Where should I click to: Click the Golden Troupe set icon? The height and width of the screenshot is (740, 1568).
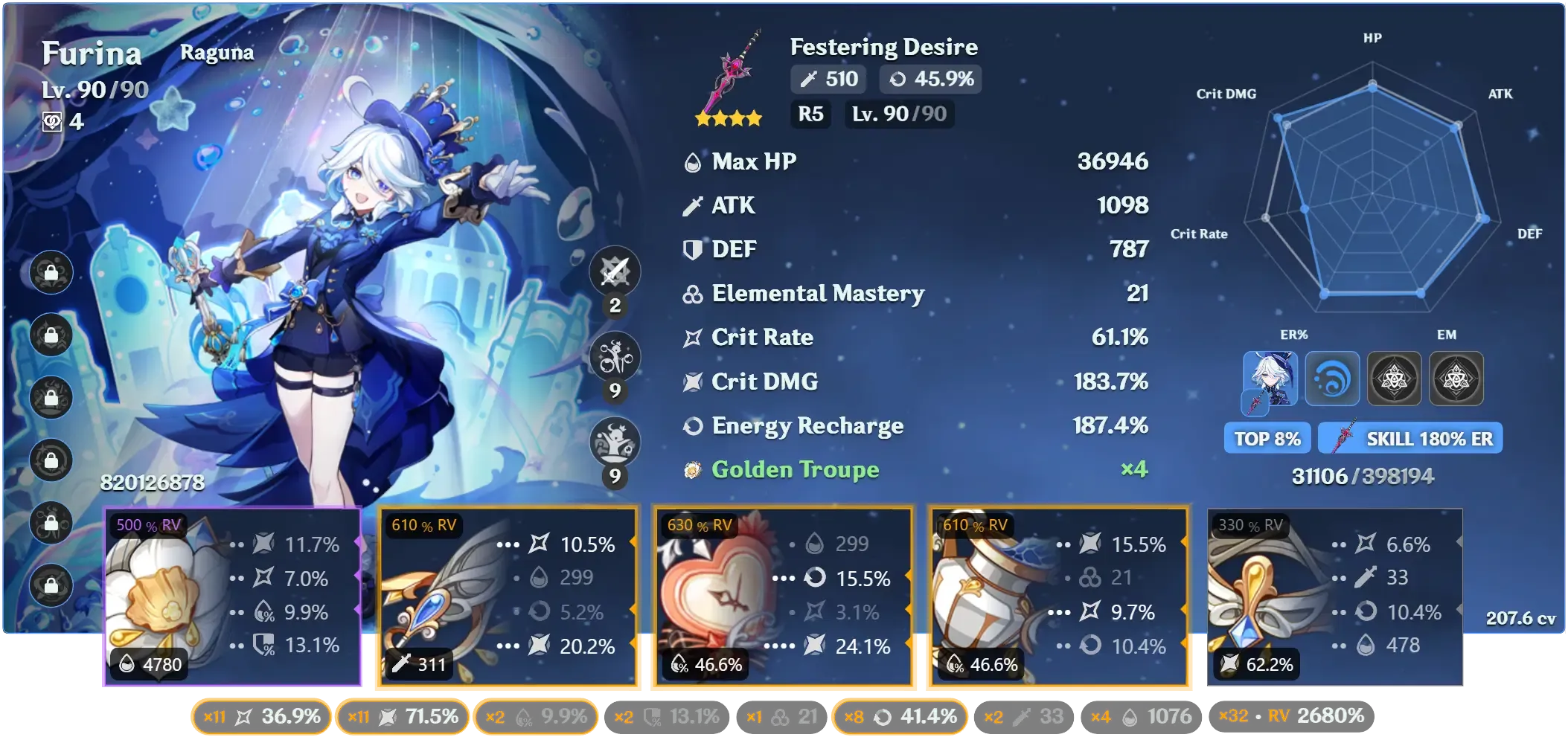pos(692,469)
